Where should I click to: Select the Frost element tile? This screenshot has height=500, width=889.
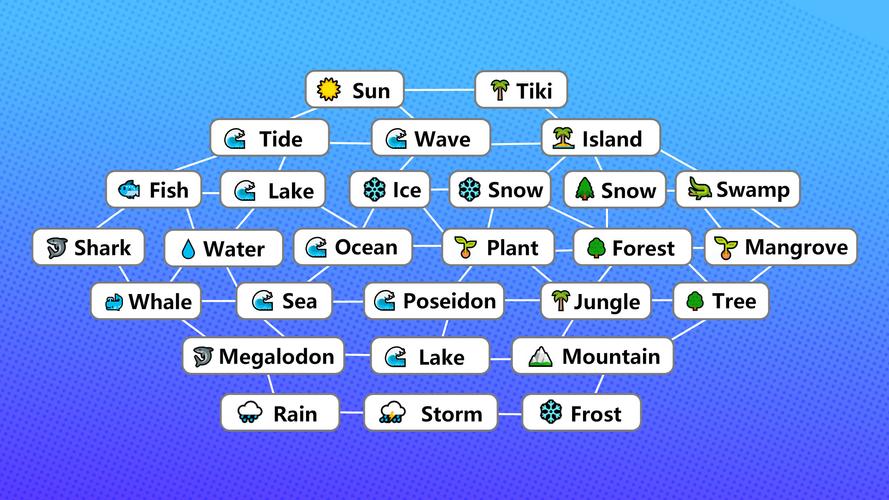581,412
